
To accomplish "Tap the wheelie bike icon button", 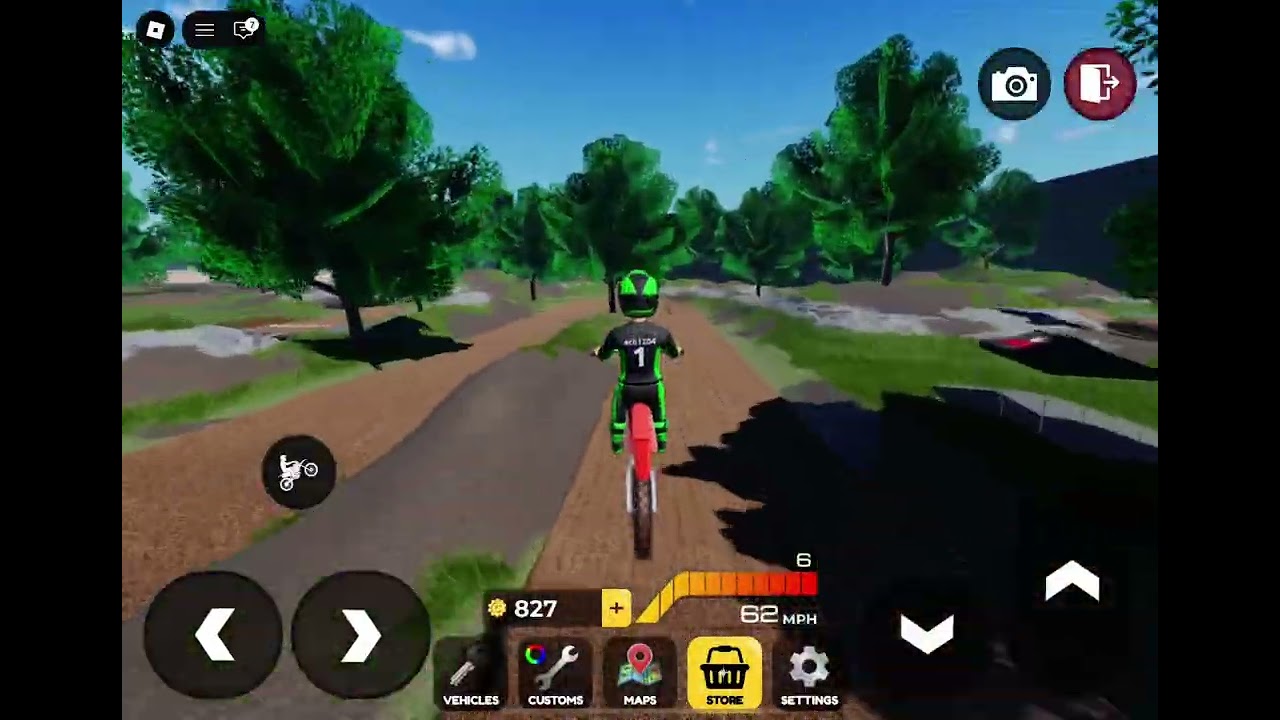I will (x=298, y=471).
